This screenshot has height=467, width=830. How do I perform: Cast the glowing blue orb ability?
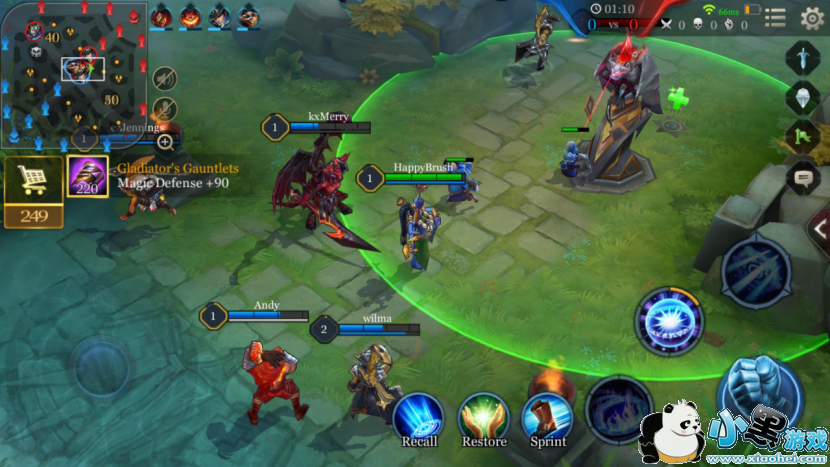669,321
